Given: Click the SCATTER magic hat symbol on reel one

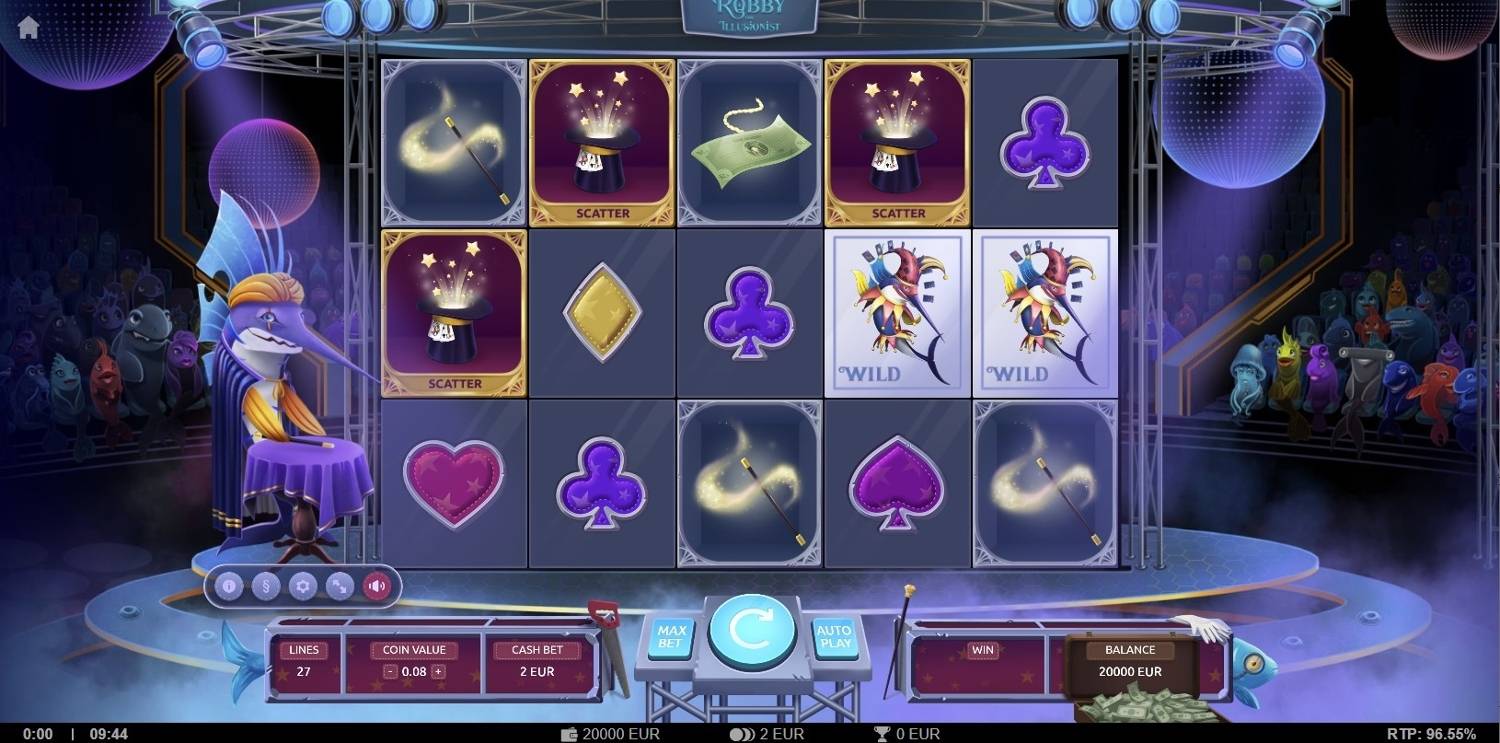Looking at the screenshot, I should point(453,312).
